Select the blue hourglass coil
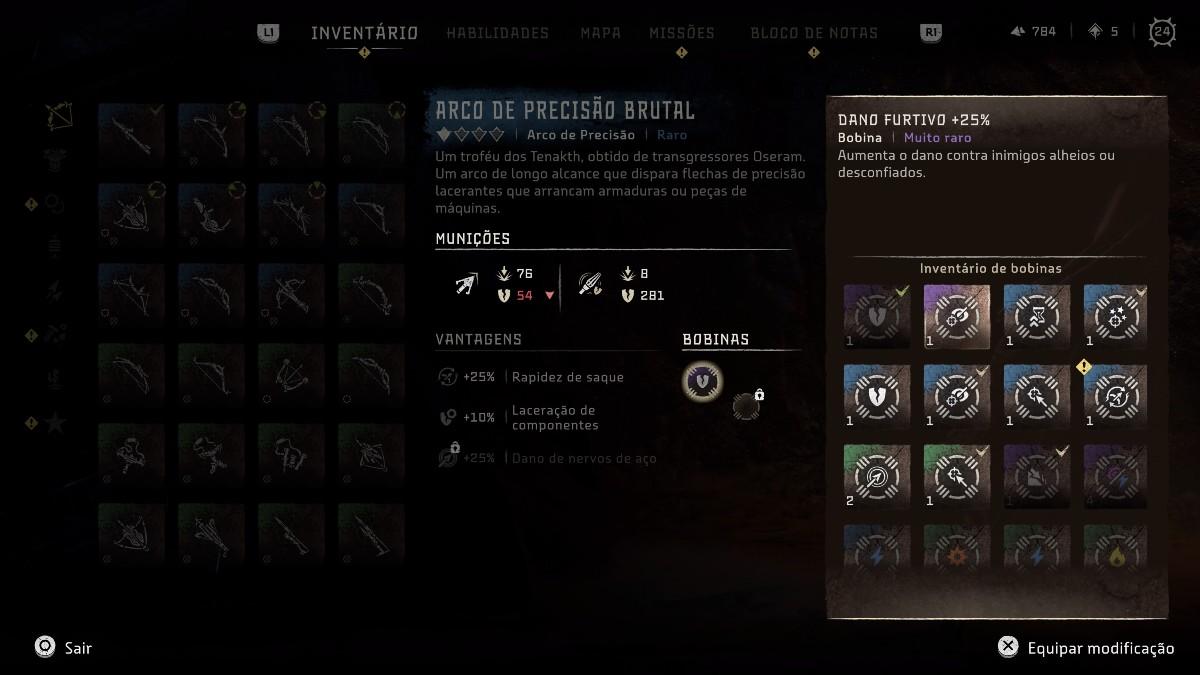Image resolution: width=1200 pixels, height=675 pixels. [x=1036, y=317]
